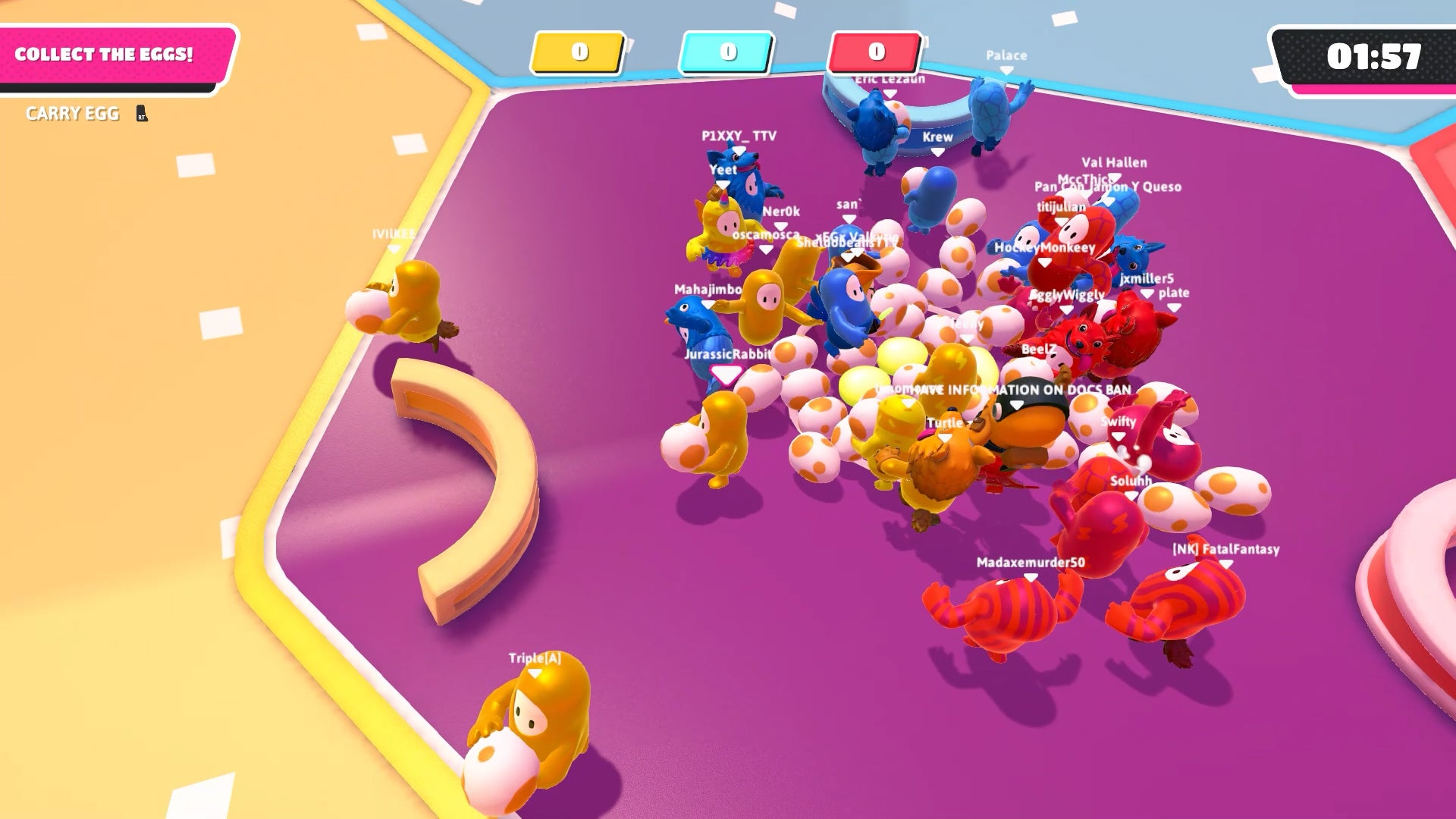1456x819 pixels.
Task: Select the CARRY EGG instruction label
Action: pos(72,114)
